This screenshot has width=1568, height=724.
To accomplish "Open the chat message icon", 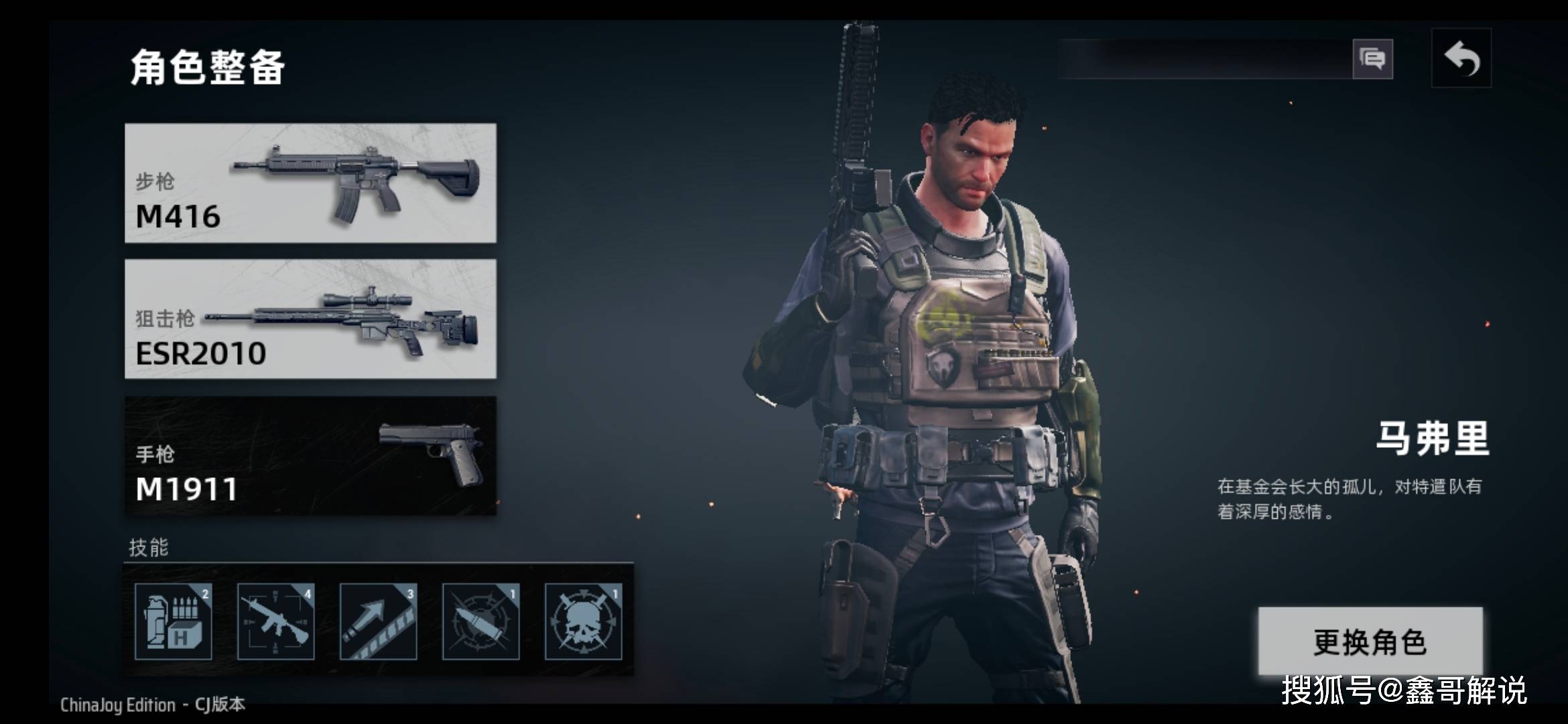I will [1372, 59].
